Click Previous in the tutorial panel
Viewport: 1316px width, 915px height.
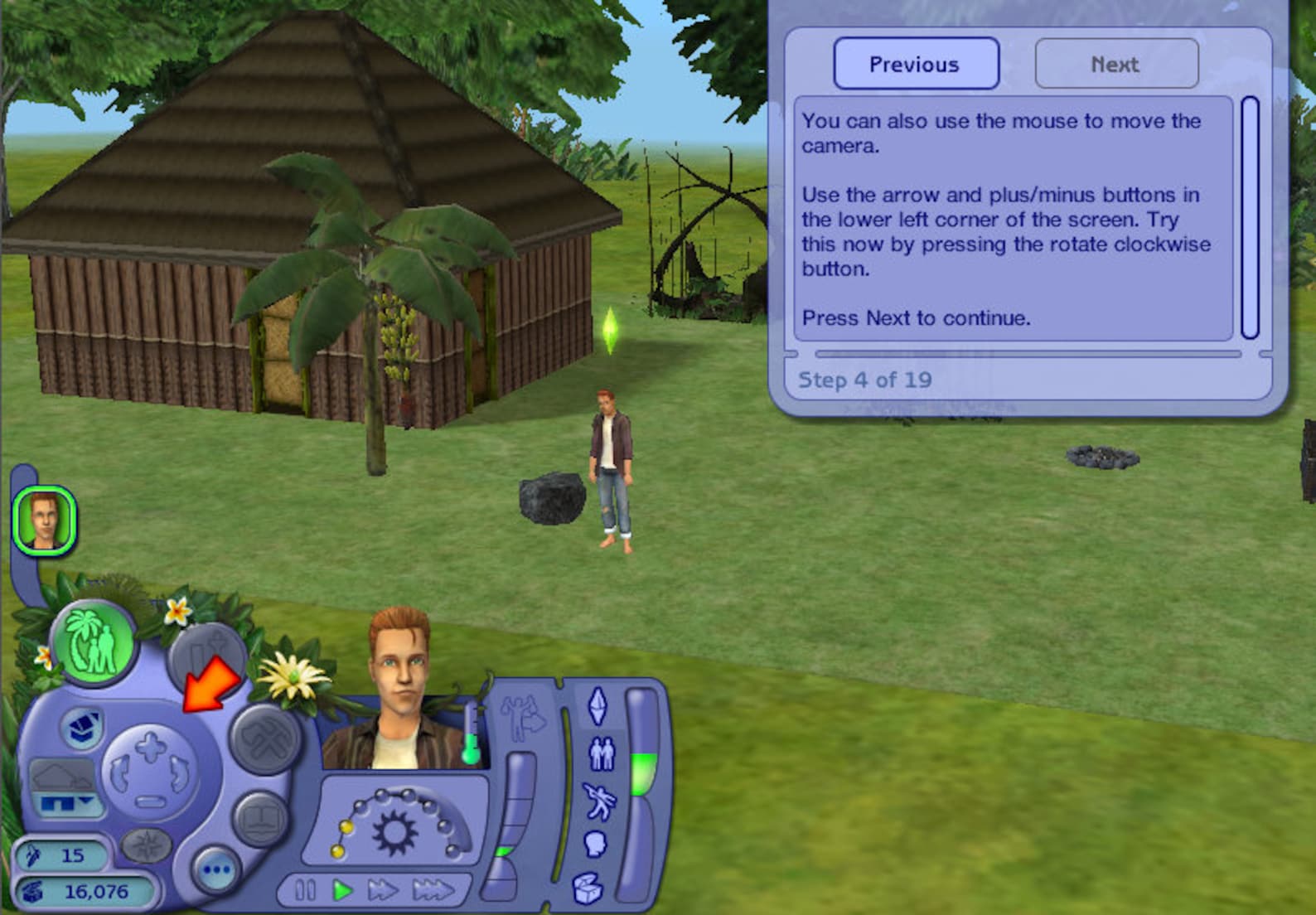916,64
